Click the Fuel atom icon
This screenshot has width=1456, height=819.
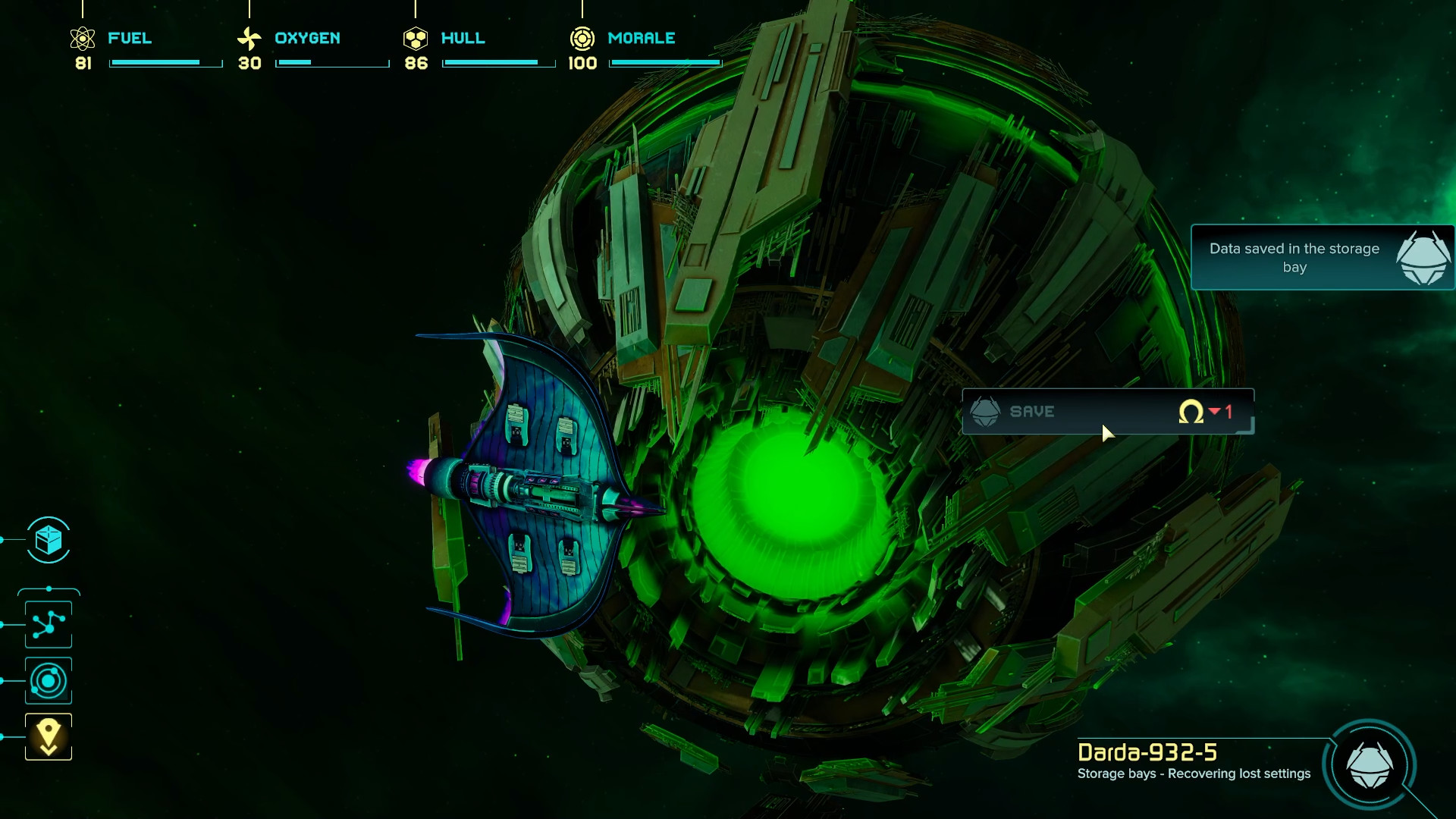[81, 38]
